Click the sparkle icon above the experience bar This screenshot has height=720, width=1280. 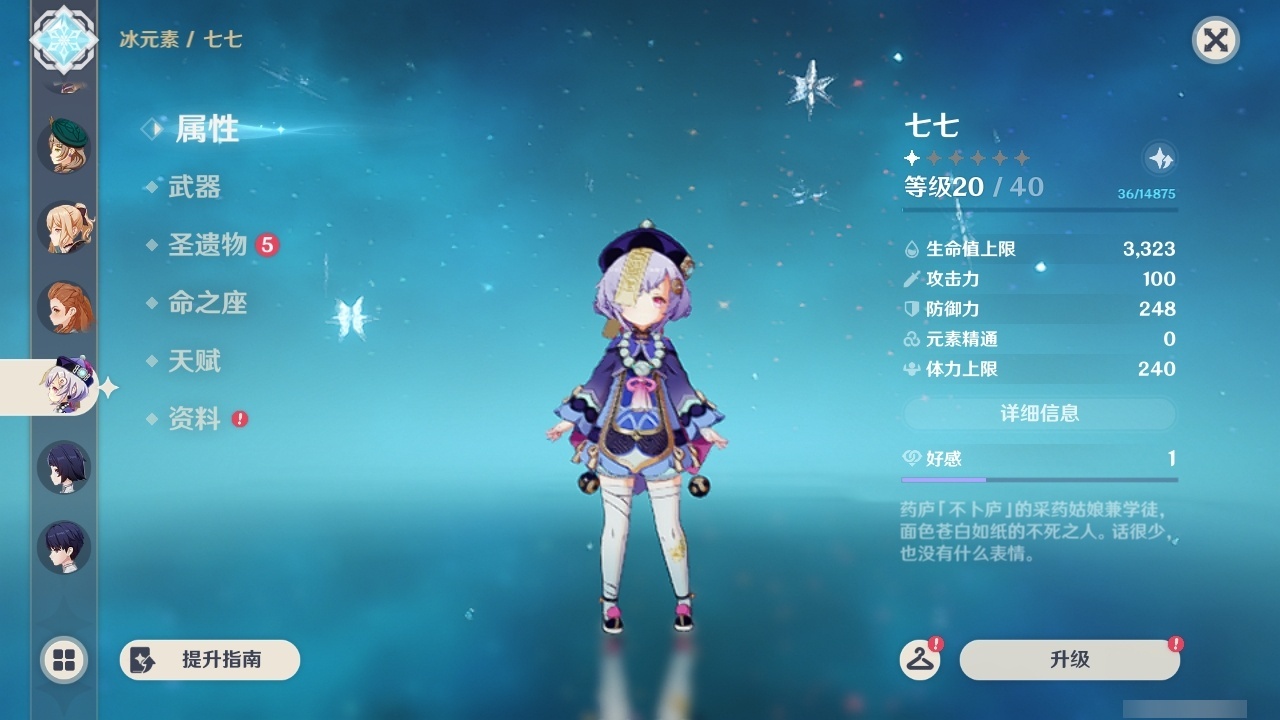pyautogui.click(x=1159, y=158)
